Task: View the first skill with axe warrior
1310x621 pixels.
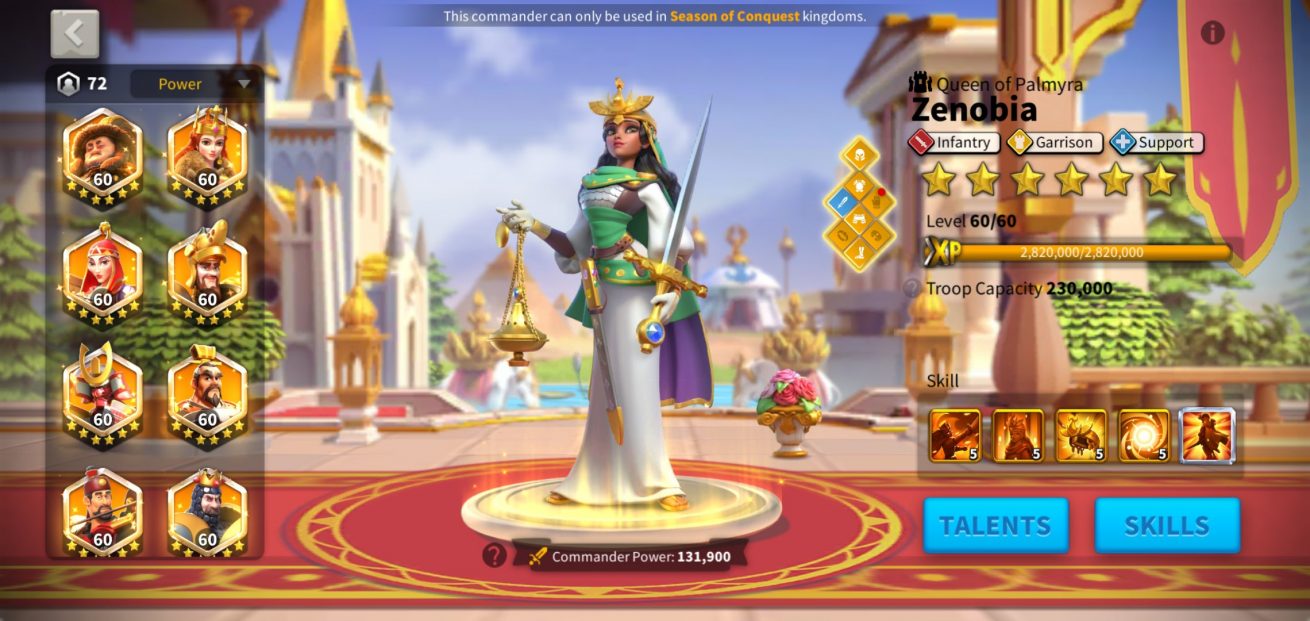Action: (955, 435)
